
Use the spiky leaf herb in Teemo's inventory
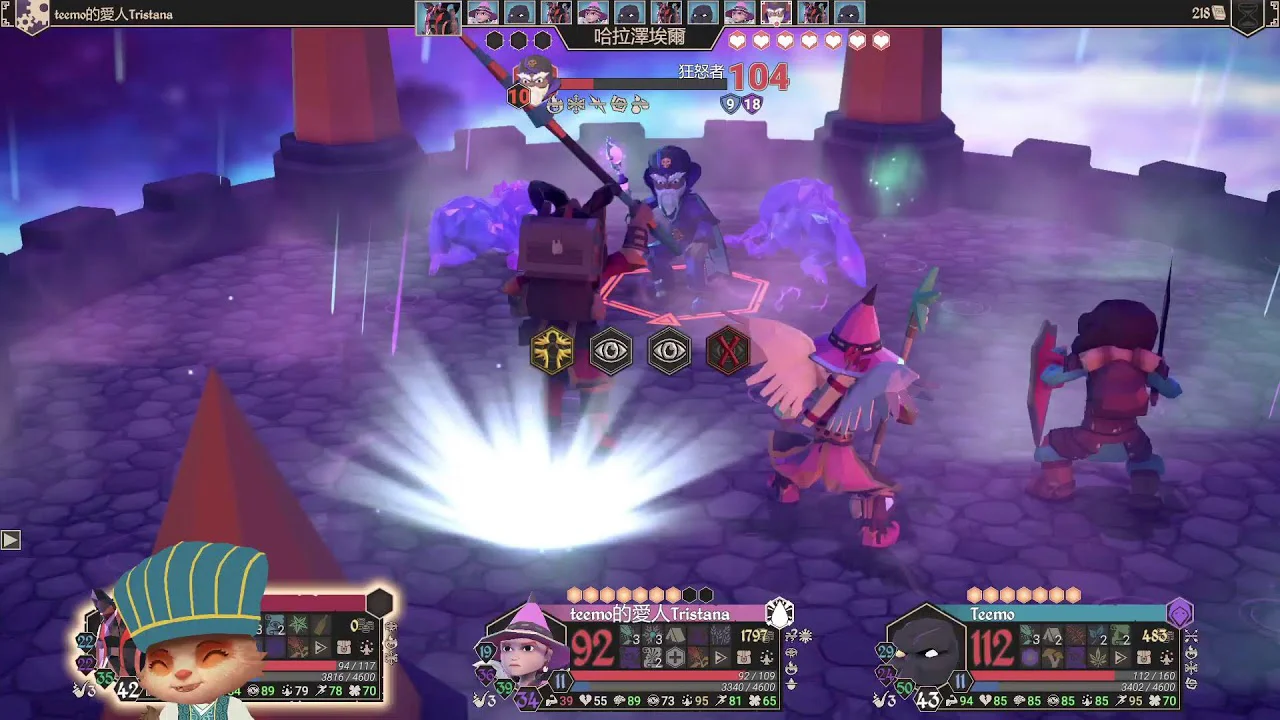1099,658
